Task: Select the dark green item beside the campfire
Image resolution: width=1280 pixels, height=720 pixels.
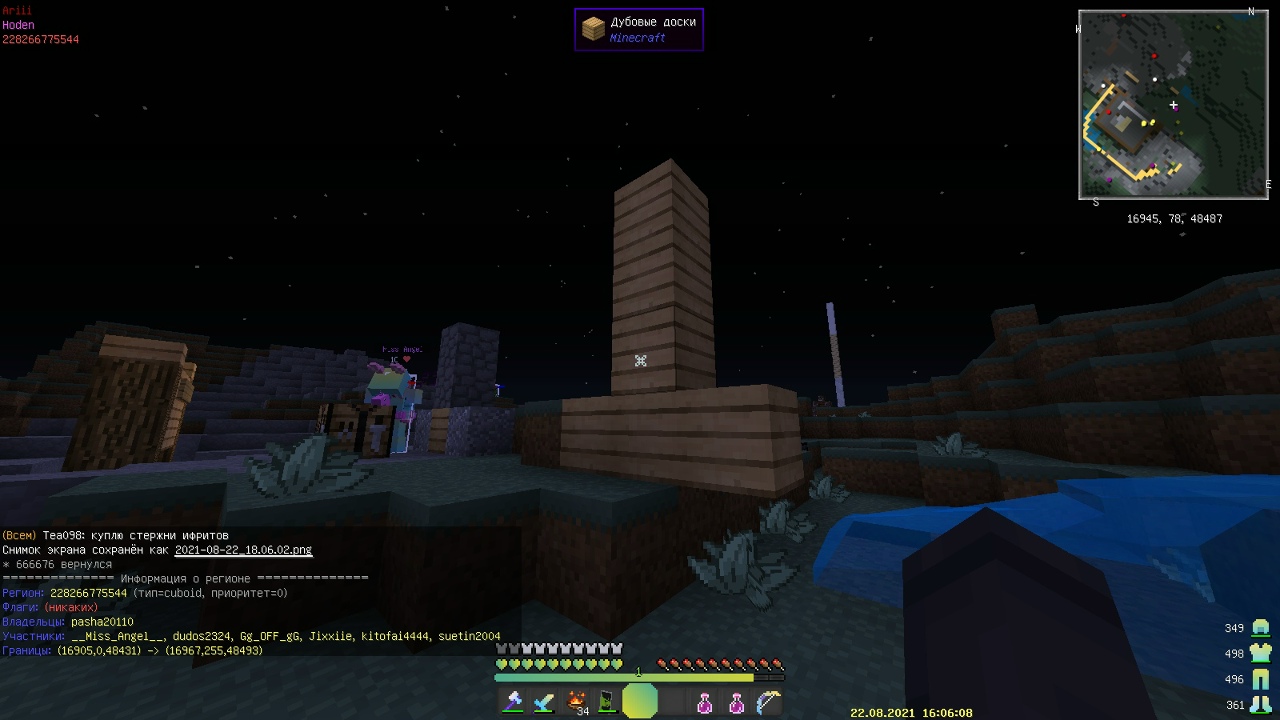Action: pyautogui.click(x=607, y=702)
